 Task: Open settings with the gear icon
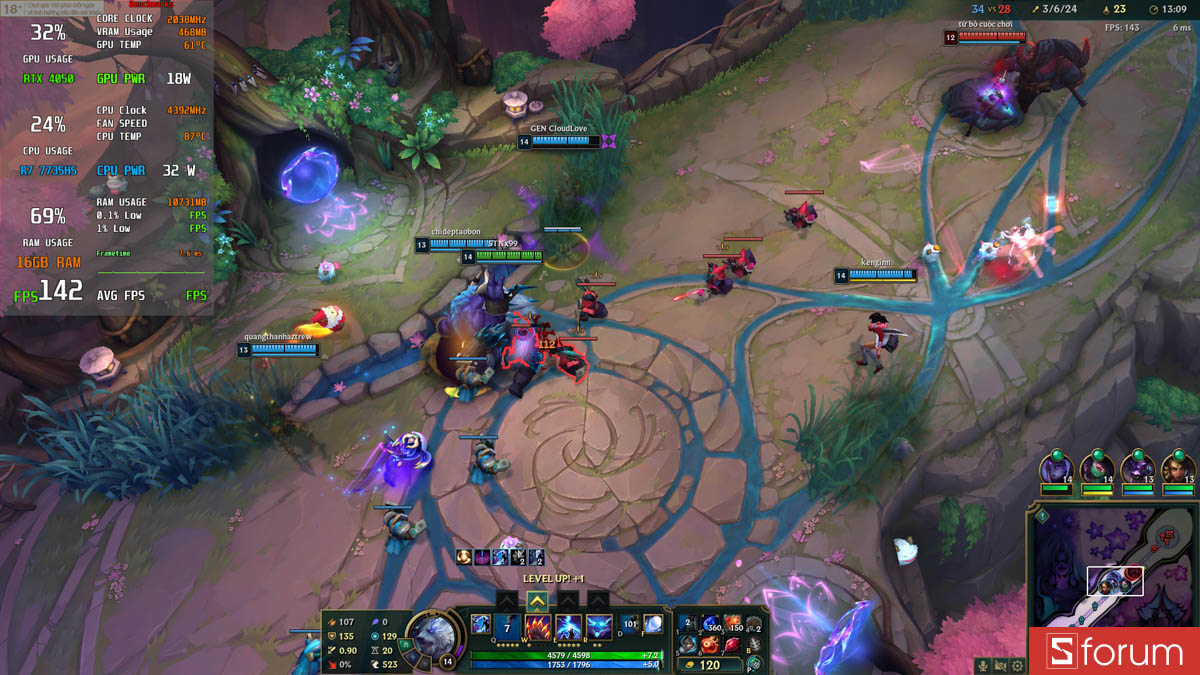point(1017,665)
